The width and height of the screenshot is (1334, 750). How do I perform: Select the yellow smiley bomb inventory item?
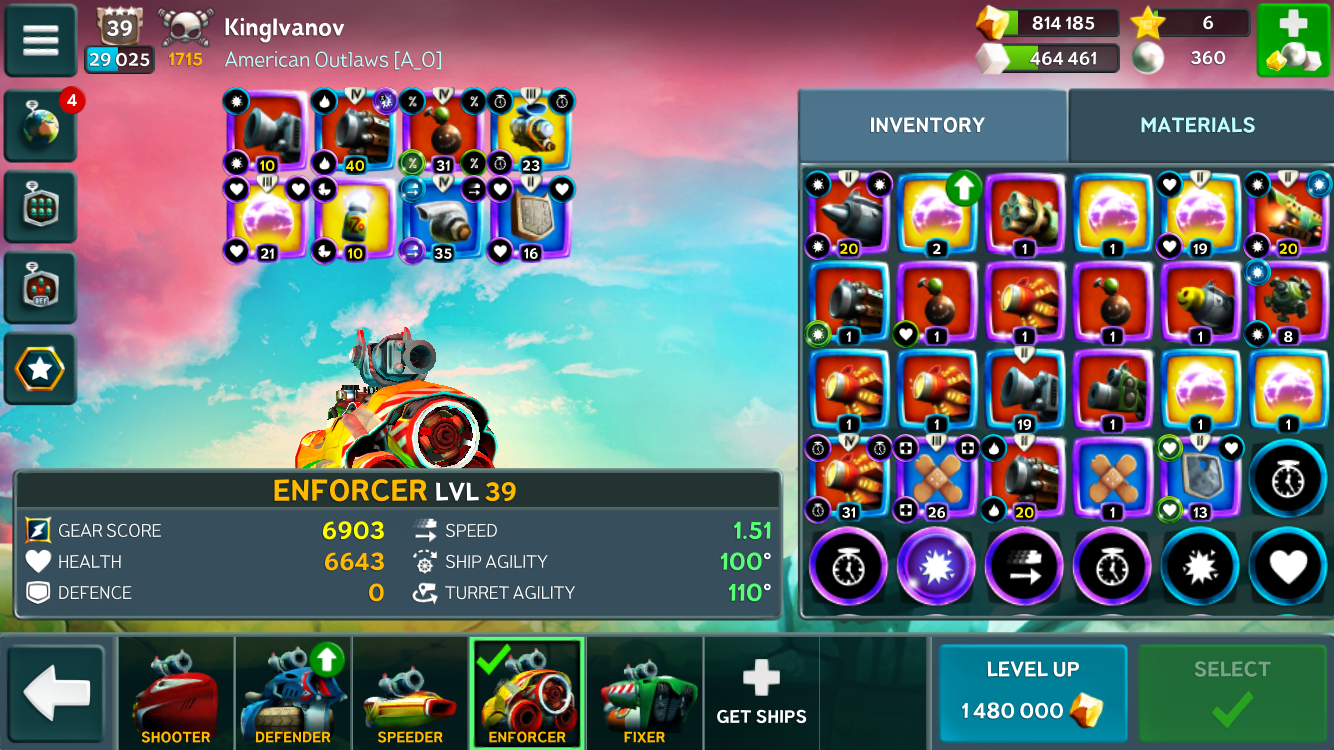(x=1199, y=302)
